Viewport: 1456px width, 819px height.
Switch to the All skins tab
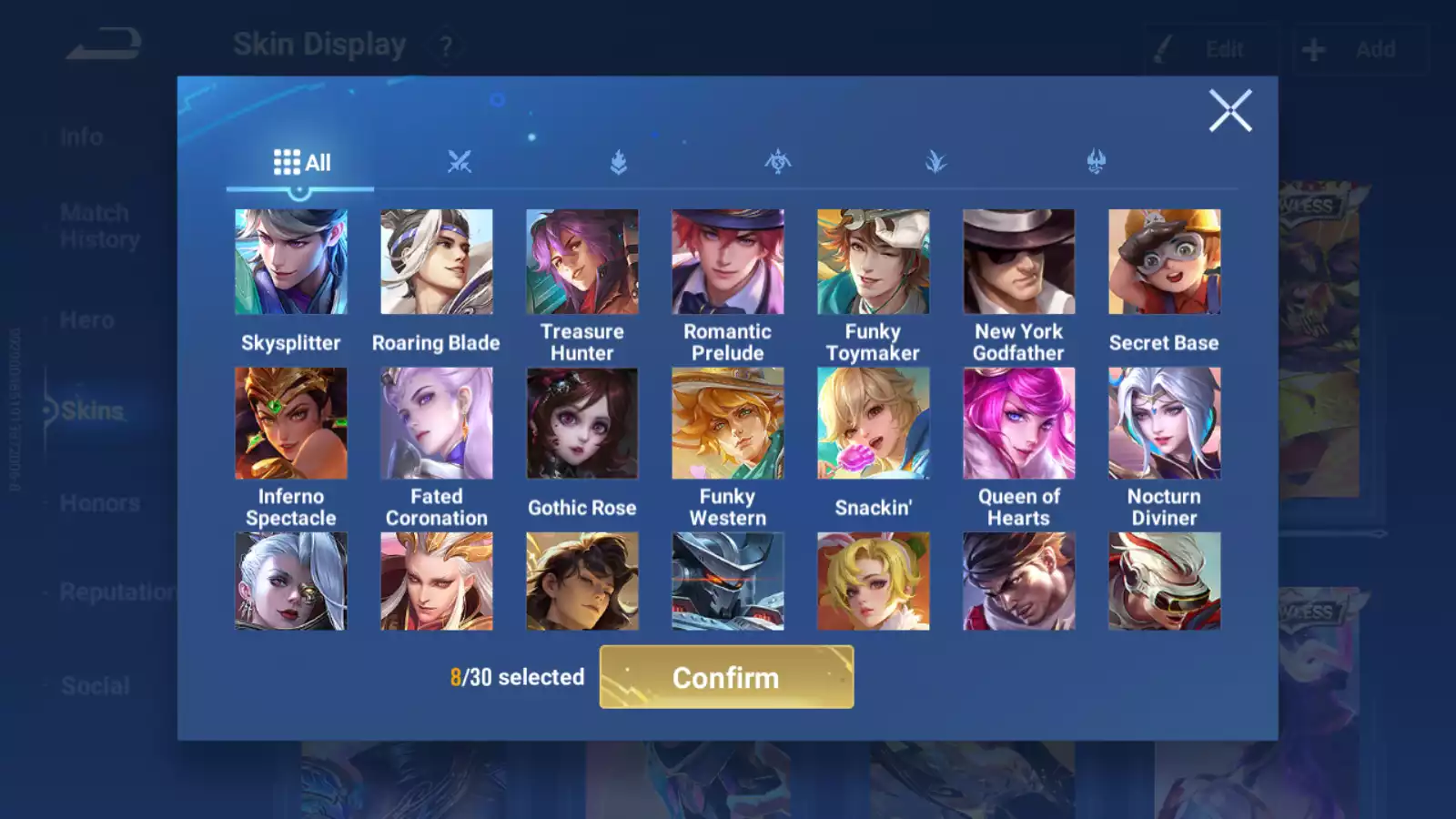pos(301,163)
